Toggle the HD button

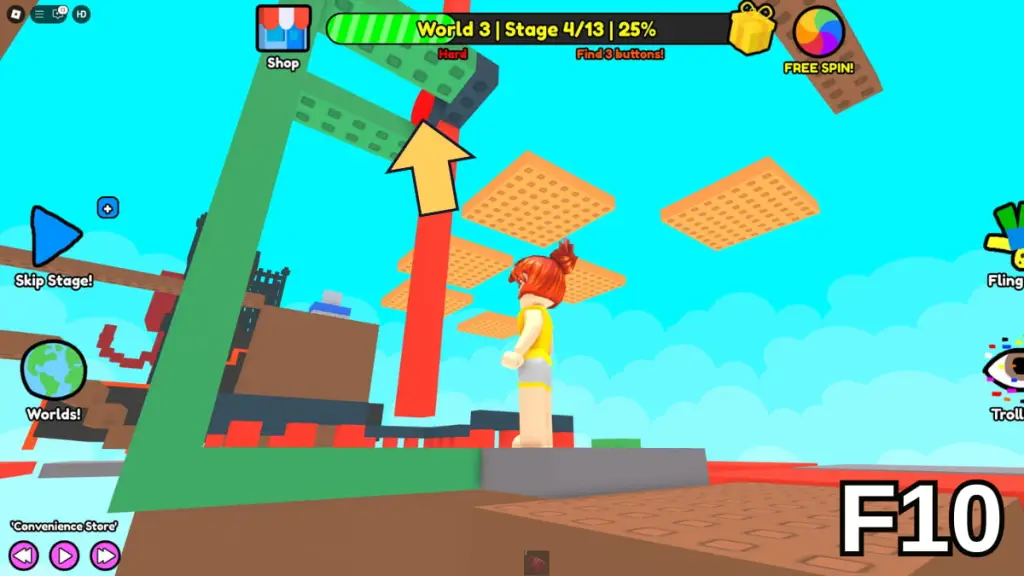[x=81, y=14]
